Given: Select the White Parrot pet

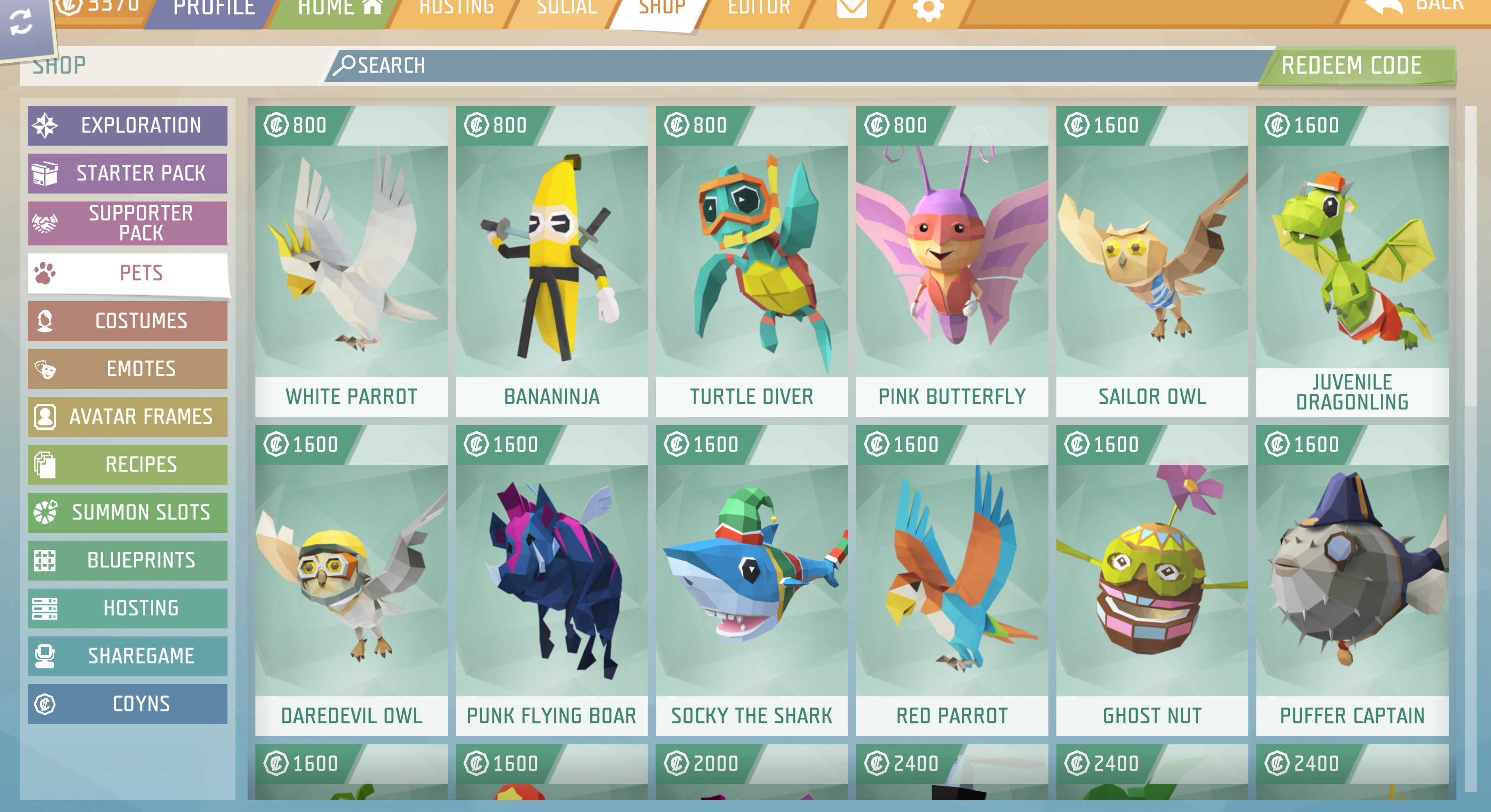Looking at the screenshot, I should (351, 261).
